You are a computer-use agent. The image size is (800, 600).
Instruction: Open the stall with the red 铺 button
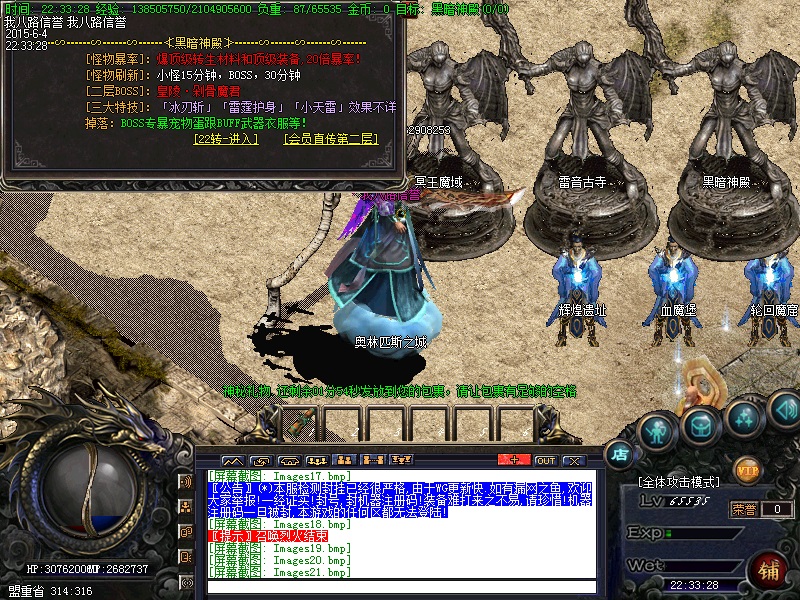[769, 570]
